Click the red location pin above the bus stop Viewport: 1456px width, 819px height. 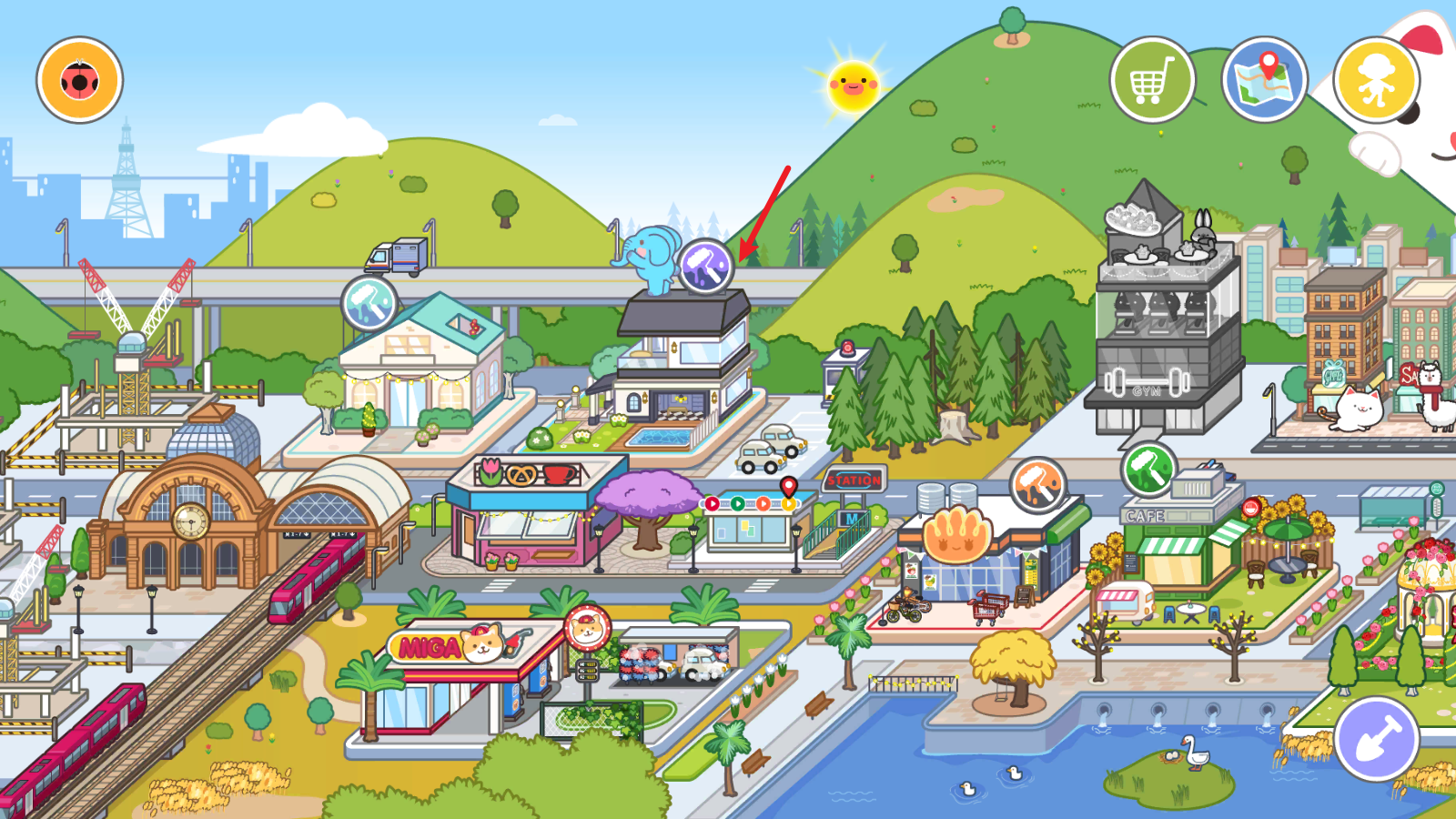click(788, 488)
